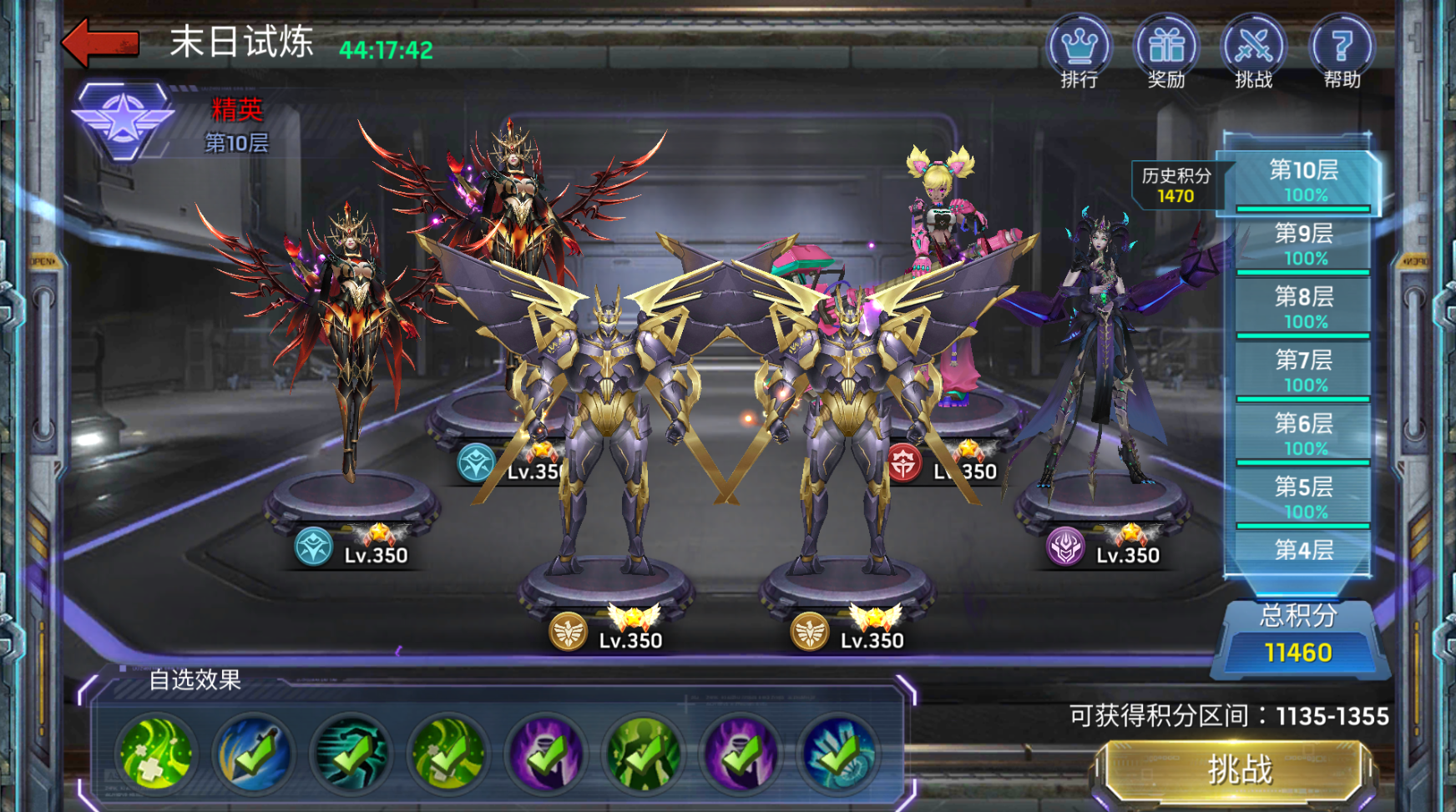Toggle the blue ice crystal effect
The height and width of the screenshot is (812, 1456).
pyautogui.click(x=839, y=754)
